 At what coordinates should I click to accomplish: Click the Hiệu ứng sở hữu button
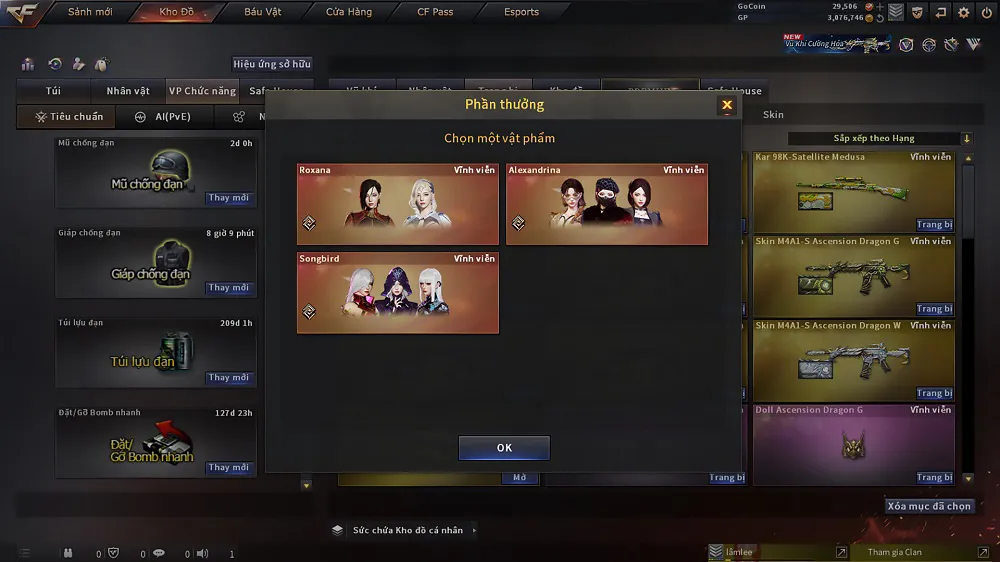tap(272, 64)
